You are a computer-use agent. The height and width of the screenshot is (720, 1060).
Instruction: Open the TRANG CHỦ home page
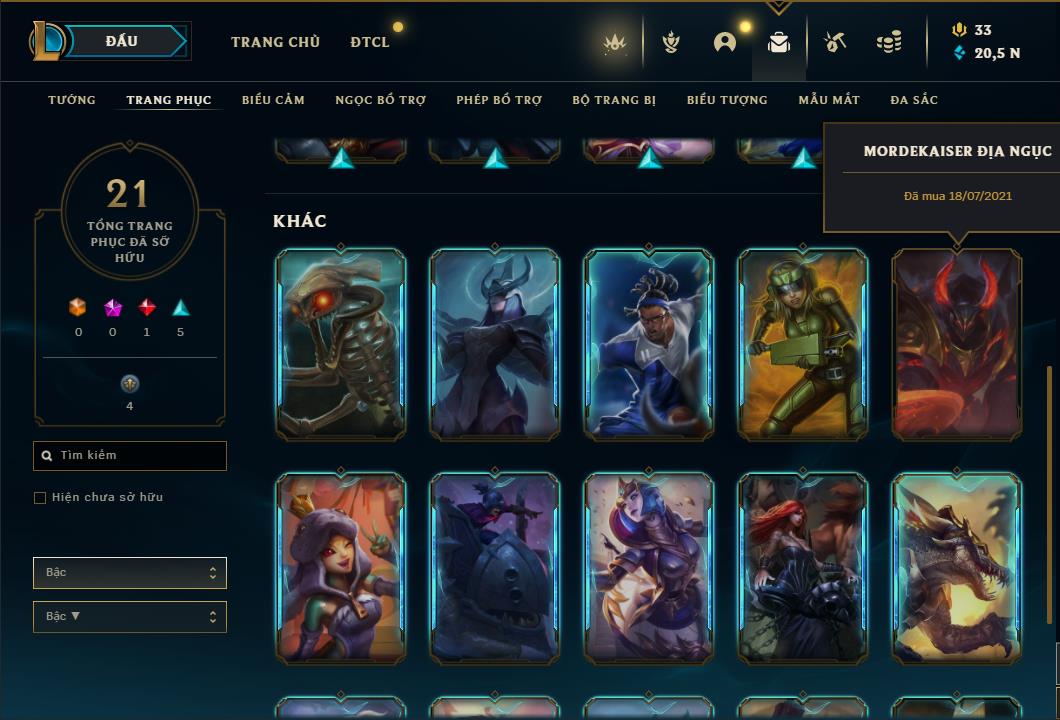(x=275, y=42)
